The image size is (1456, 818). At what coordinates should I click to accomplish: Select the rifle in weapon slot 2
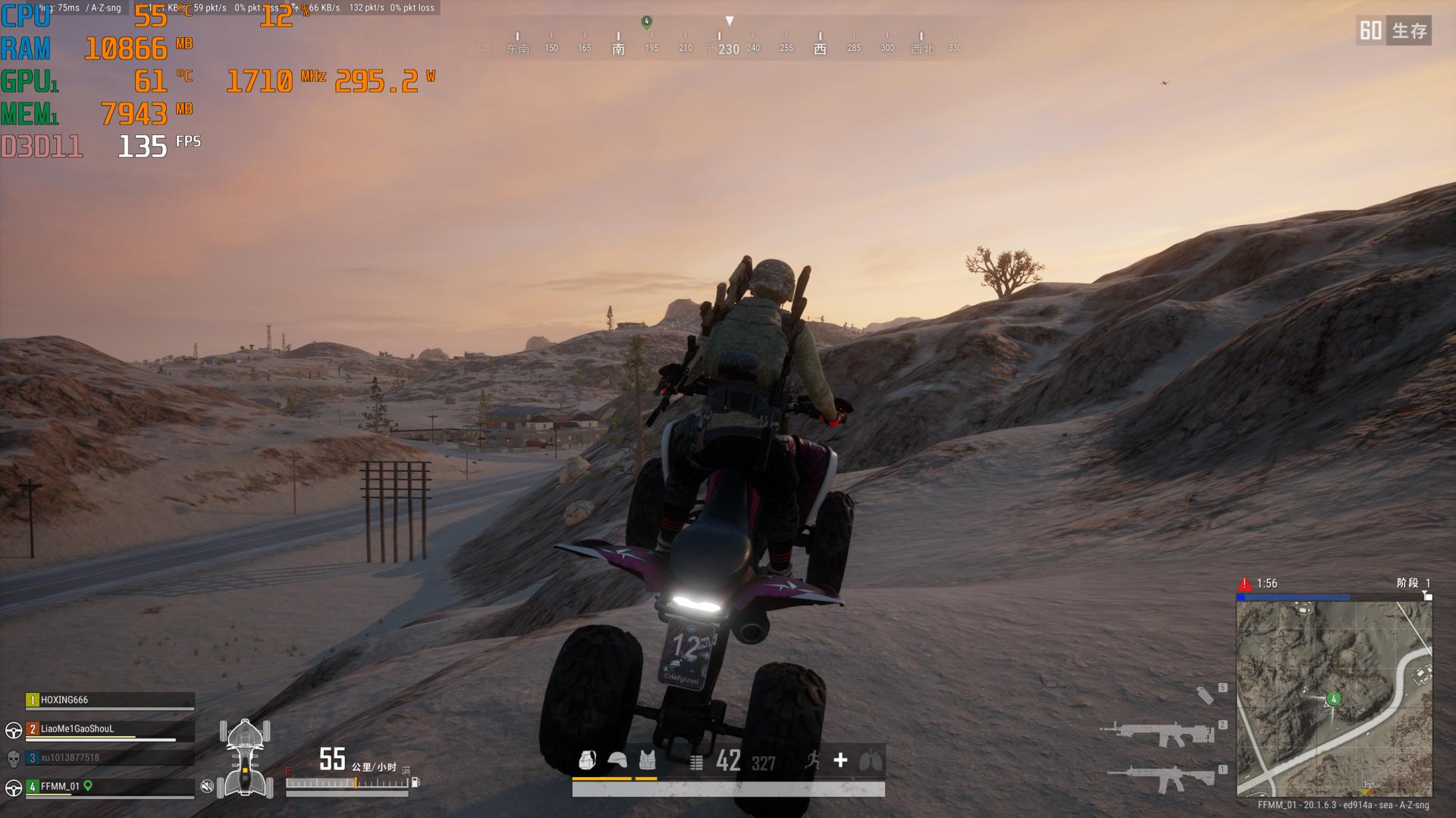(x=1157, y=734)
